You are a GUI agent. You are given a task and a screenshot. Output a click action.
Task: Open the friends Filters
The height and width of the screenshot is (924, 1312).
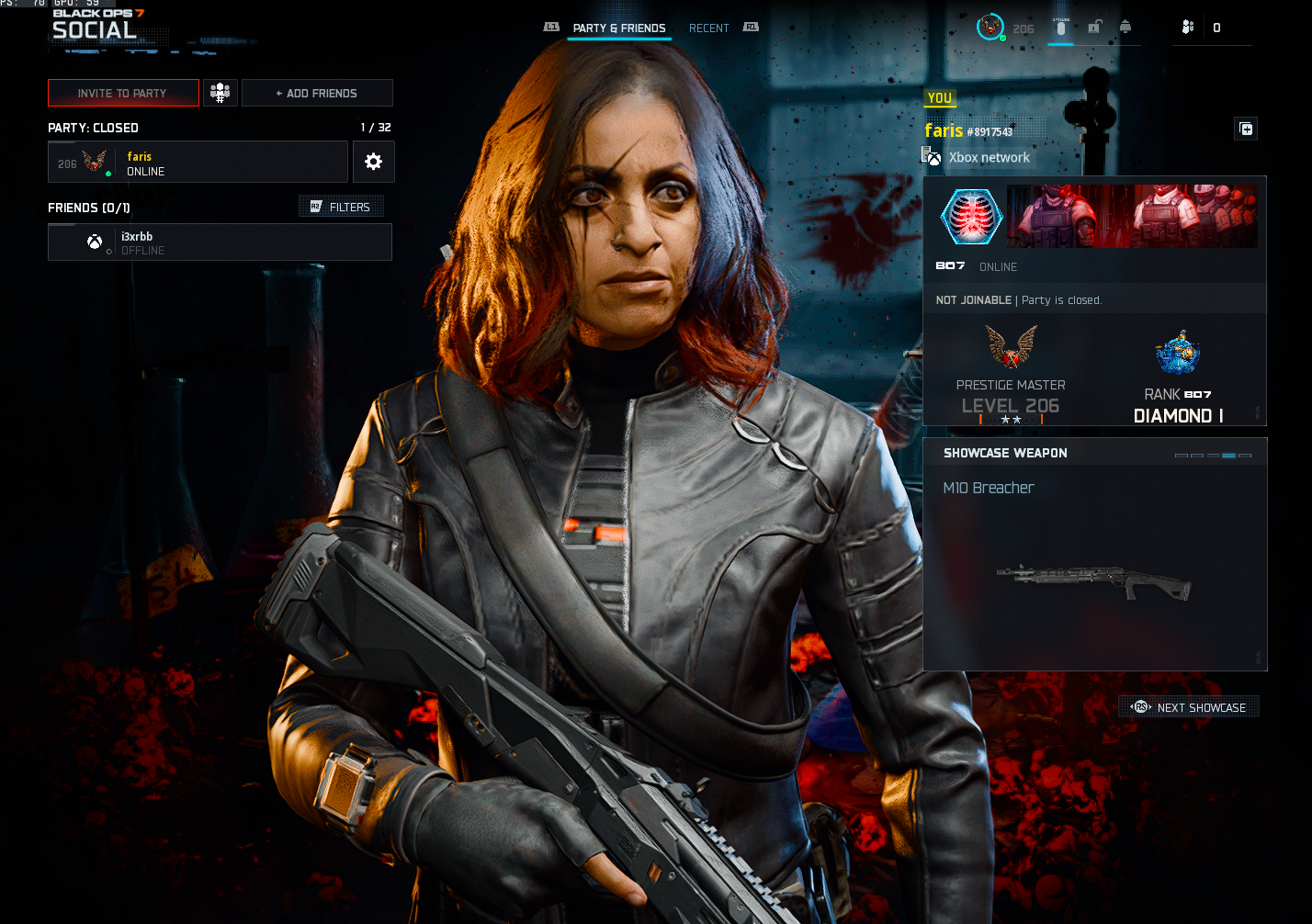click(x=341, y=207)
